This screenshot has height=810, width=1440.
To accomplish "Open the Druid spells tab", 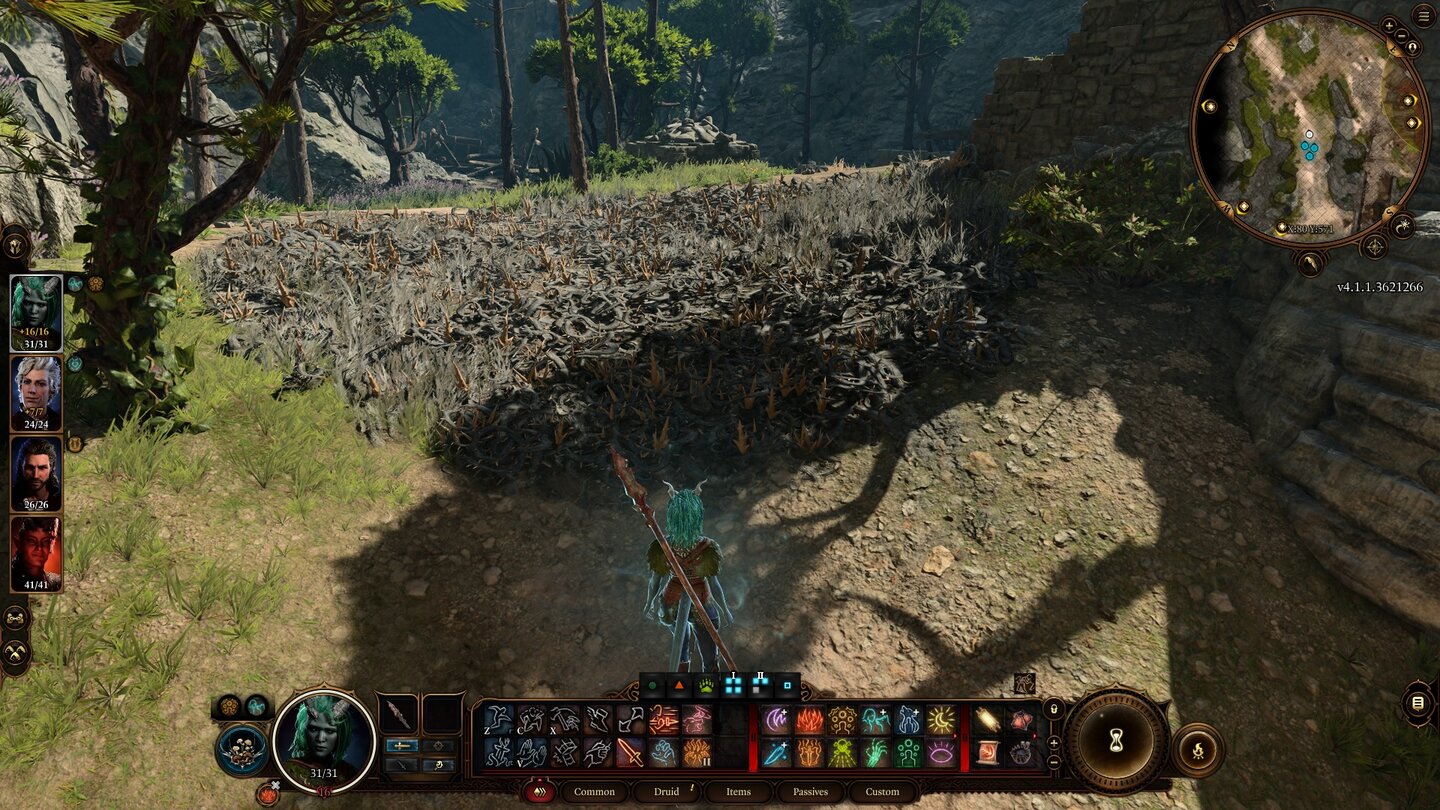I will pyautogui.click(x=667, y=792).
